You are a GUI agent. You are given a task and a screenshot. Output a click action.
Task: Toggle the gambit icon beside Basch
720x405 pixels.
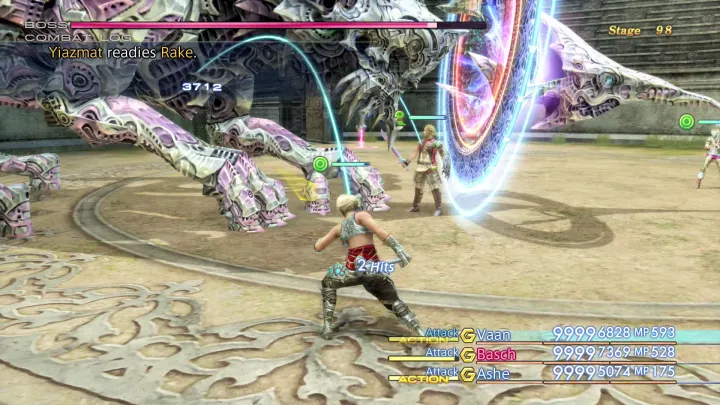tap(467, 353)
